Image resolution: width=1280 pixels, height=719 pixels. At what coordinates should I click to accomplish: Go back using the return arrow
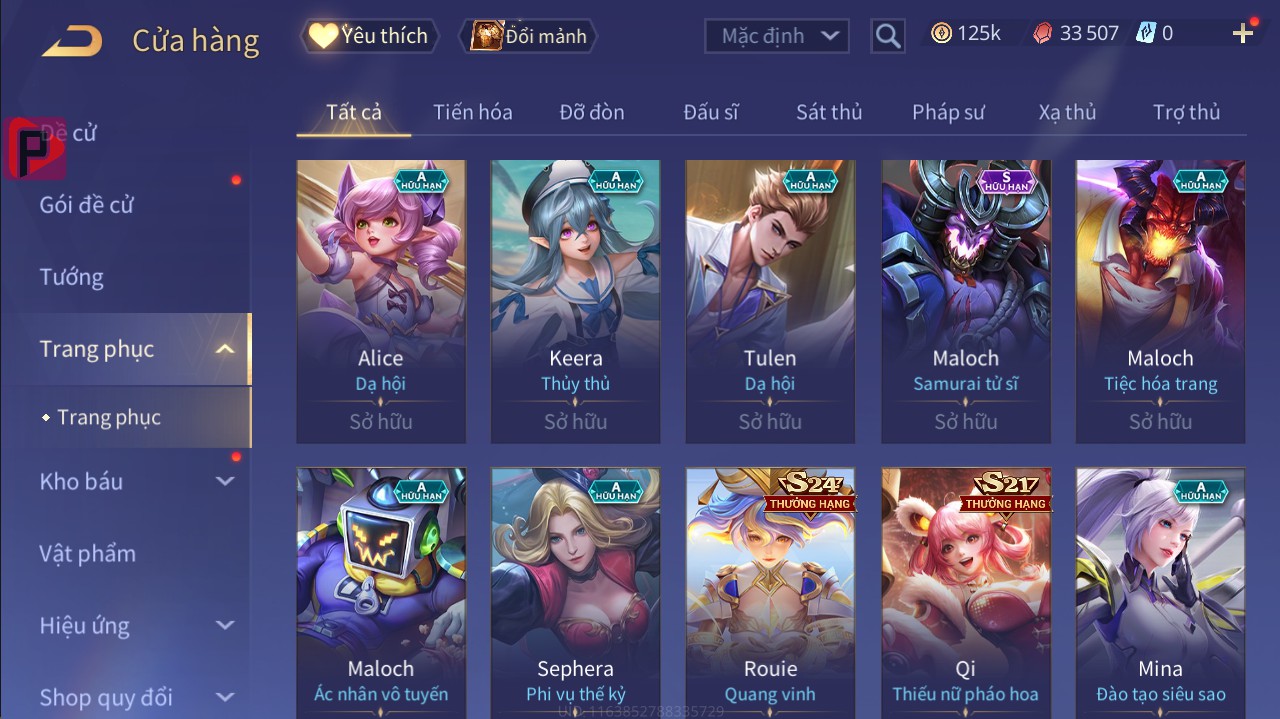point(72,41)
